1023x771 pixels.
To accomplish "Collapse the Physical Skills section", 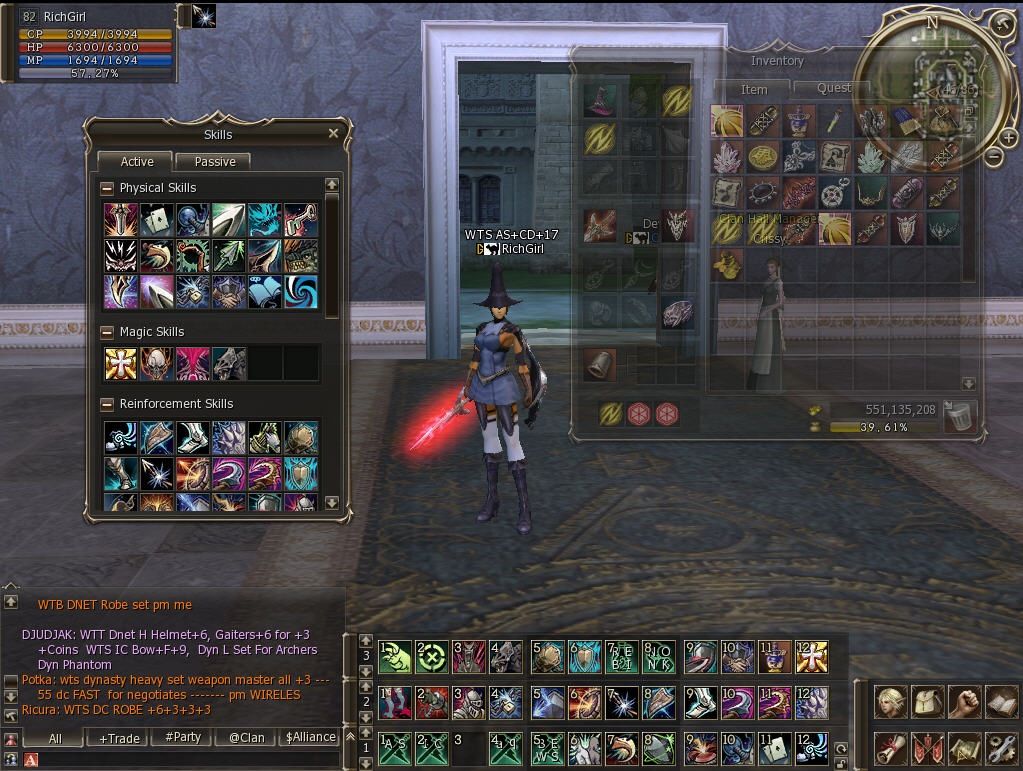I will coord(108,188).
